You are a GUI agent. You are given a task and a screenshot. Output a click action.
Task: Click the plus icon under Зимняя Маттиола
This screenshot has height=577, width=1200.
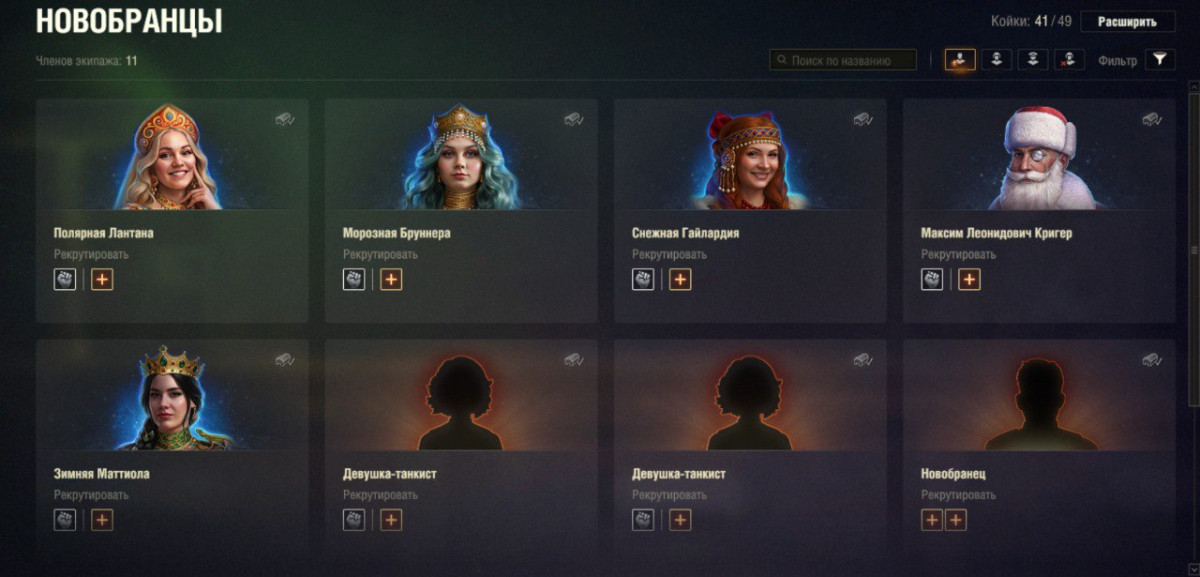102,520
